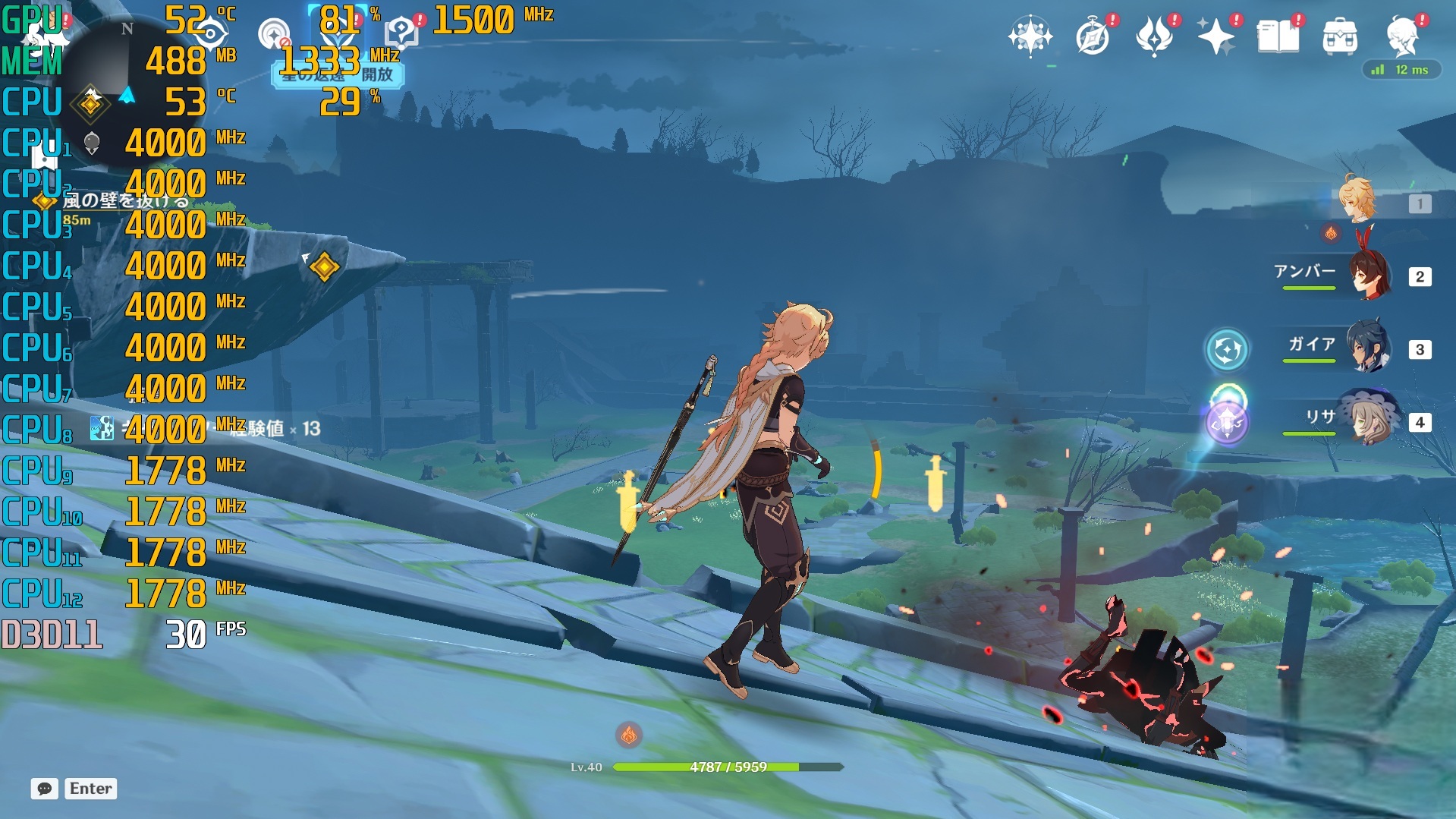Screen dimensions: 1456x819
Task: Open the tutorial question-mark book icon
Action: [x=401, y=33]
